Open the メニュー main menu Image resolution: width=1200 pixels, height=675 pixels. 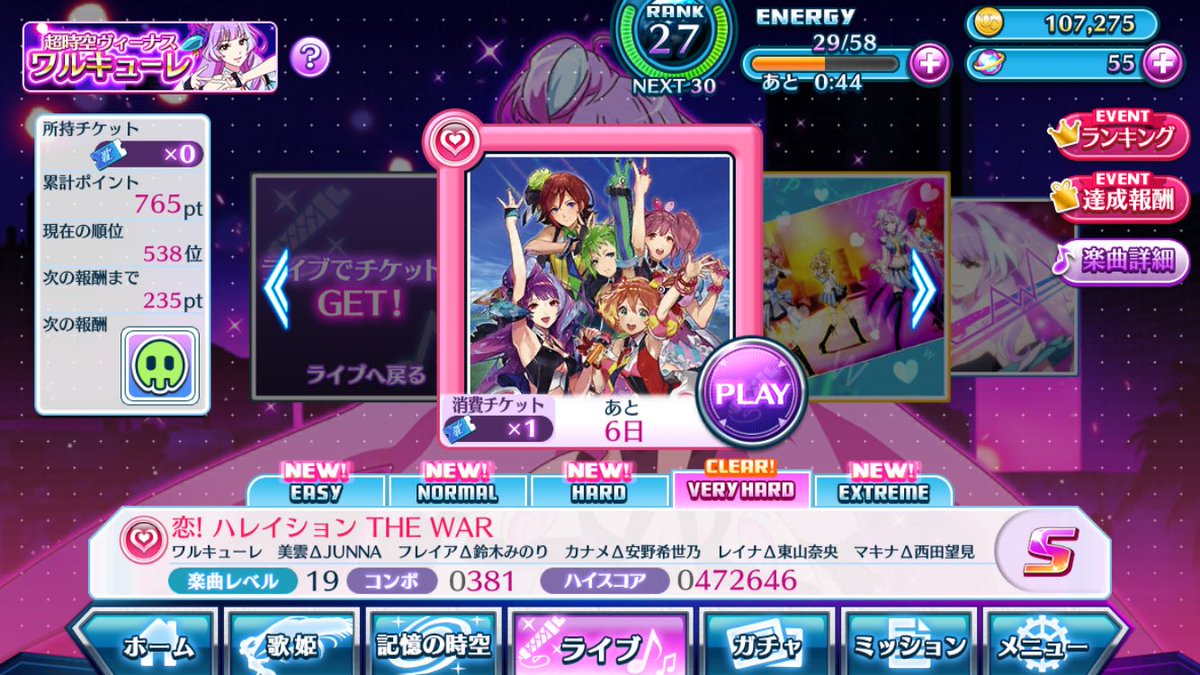click(x=1049, y=646)
